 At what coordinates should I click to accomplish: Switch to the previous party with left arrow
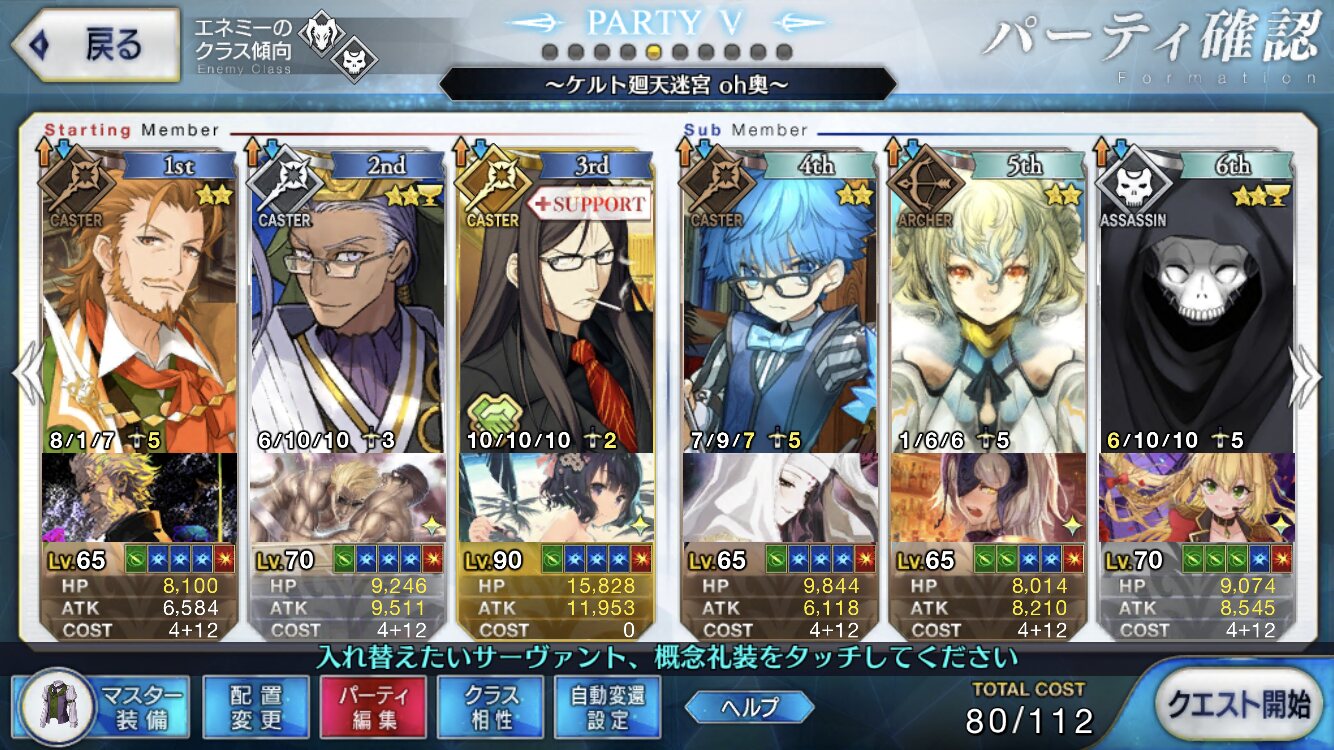point(26,376)
